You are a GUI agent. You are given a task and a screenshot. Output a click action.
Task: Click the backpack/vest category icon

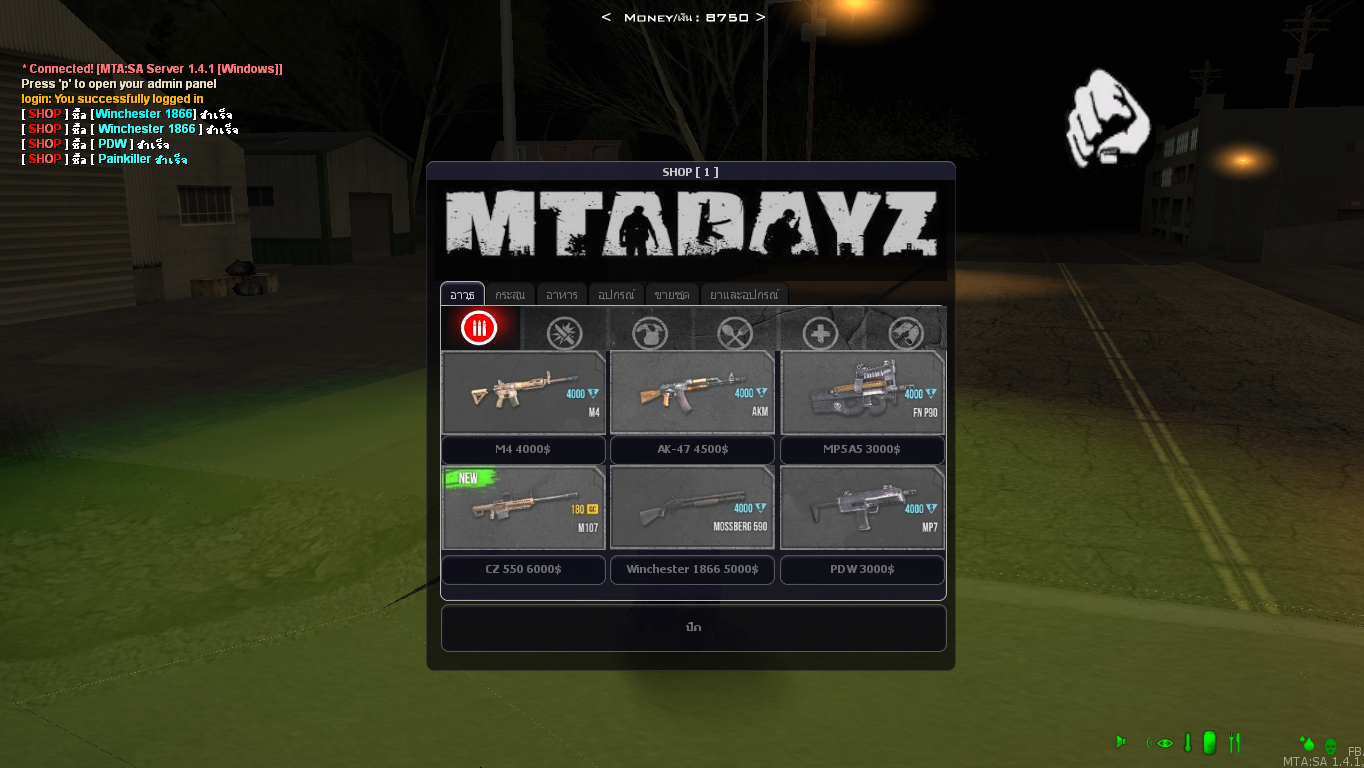tap(650, 332)
